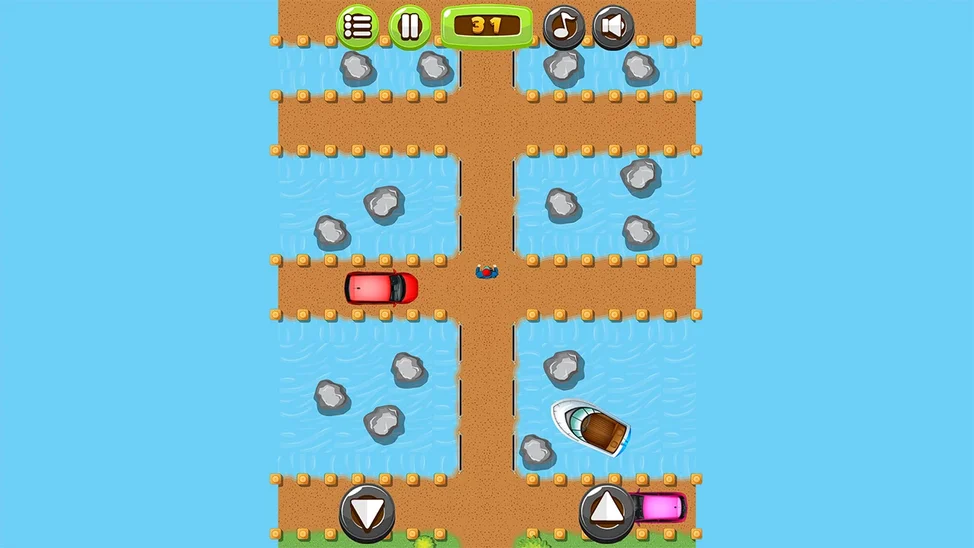Screen dimensions: 974x548
Task: Tap the down arrow move button
Action: pyautogui.click(x=367, y=513)
